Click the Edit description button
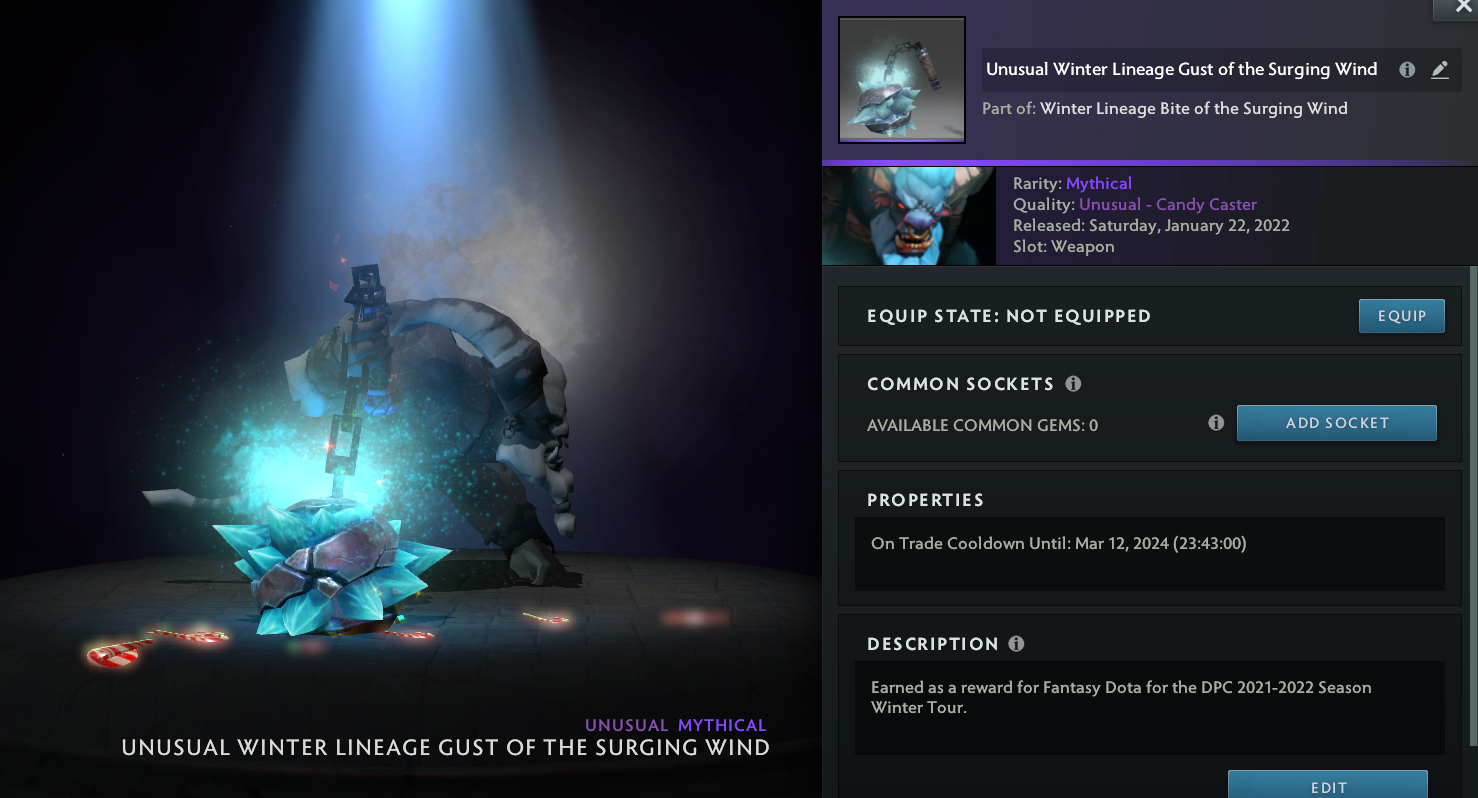The width and height of the screenshot is (1478, 798). (x=1327, y=786)
